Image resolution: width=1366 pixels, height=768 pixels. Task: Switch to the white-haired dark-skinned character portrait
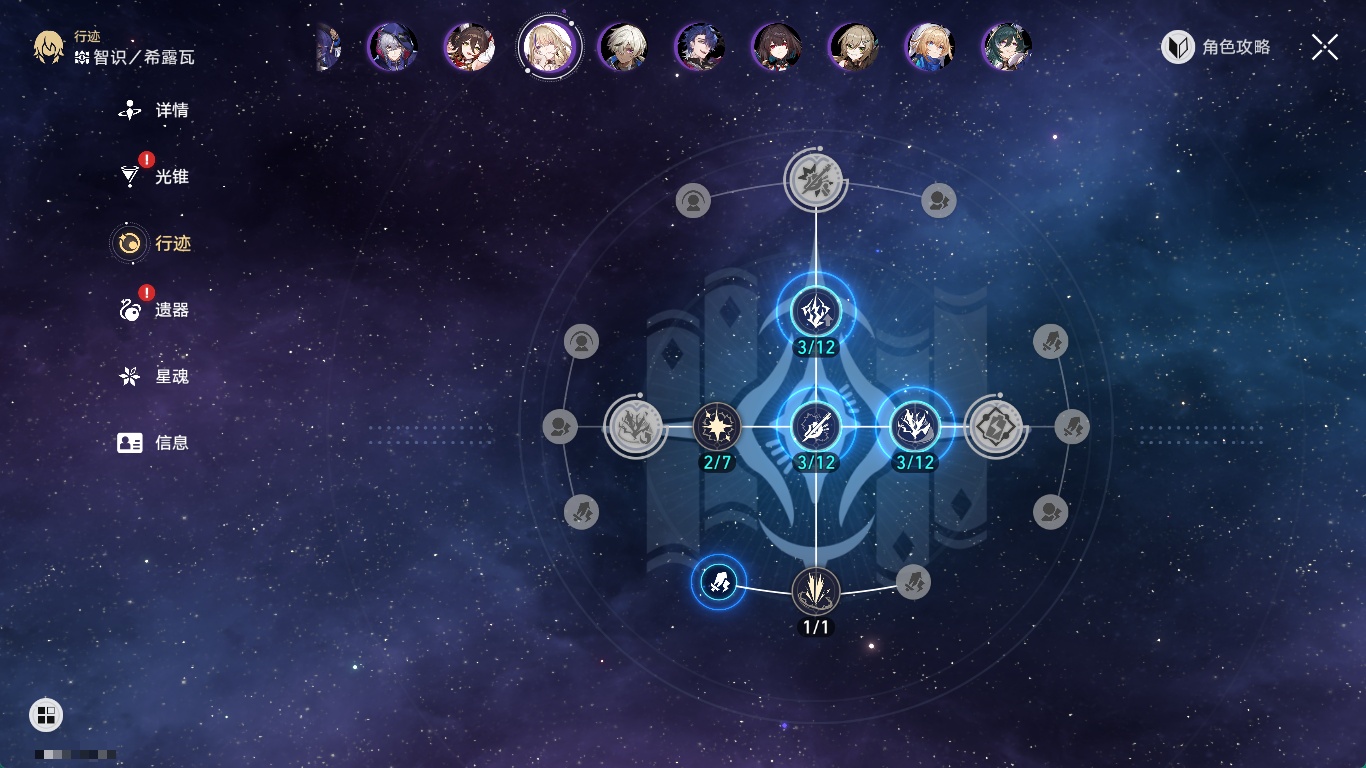pyautogui.click(x=623, y=47)
